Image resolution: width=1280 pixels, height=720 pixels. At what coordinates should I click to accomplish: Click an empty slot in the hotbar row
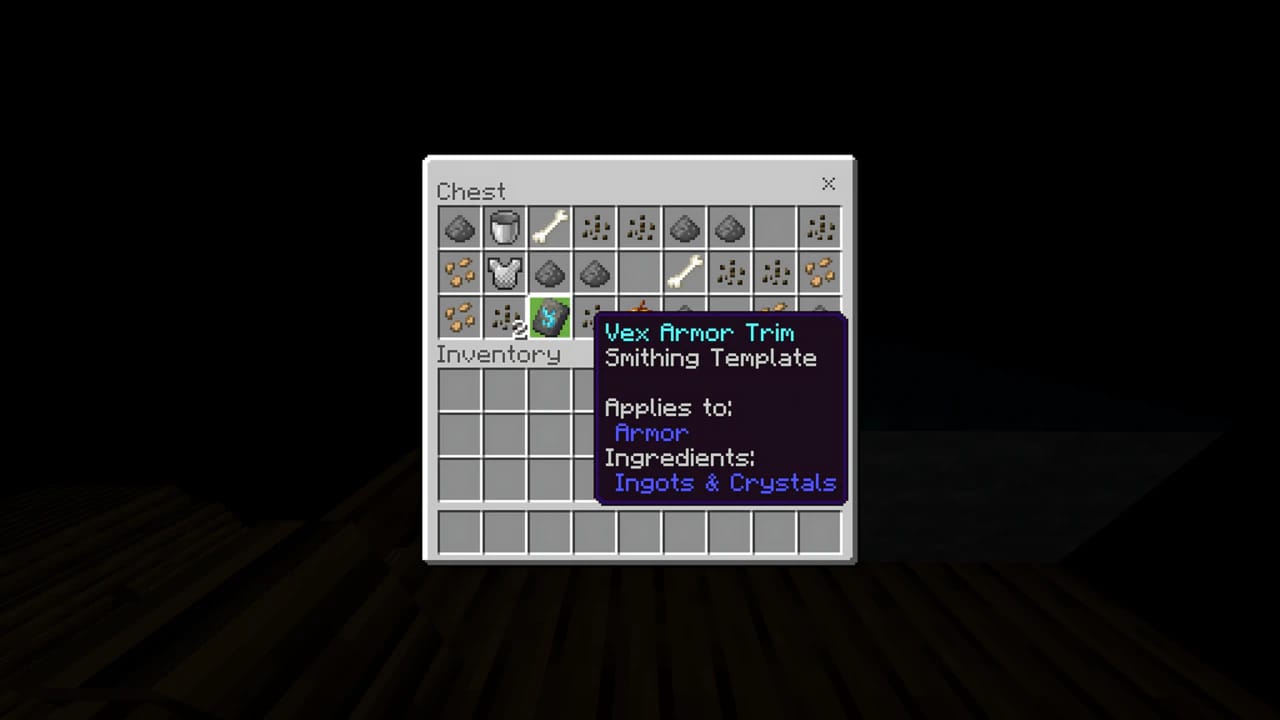459,533
